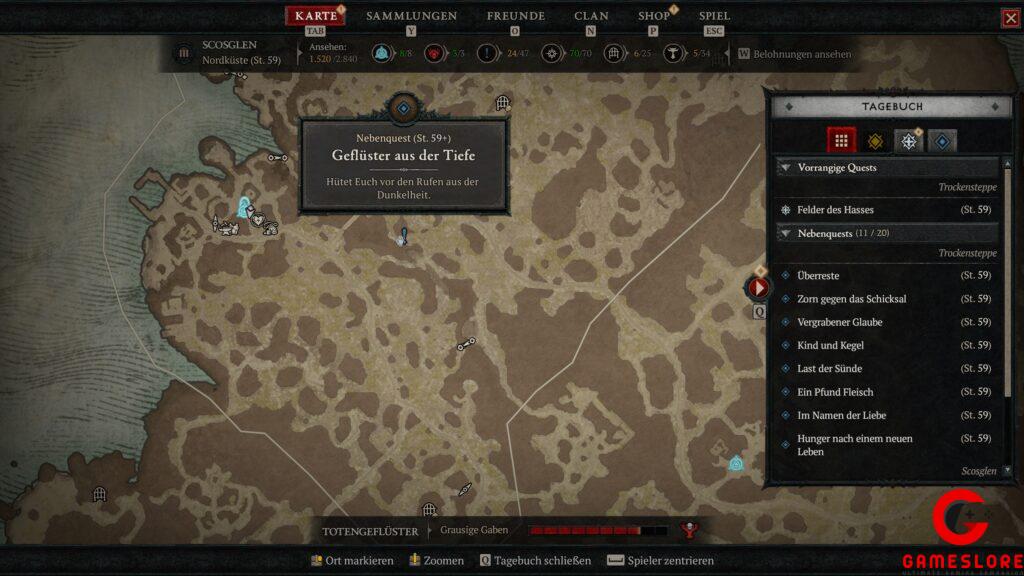Switch to the Sammlungen tab
The height and width of the screenshot is (576, 1024).
point(411,16)
